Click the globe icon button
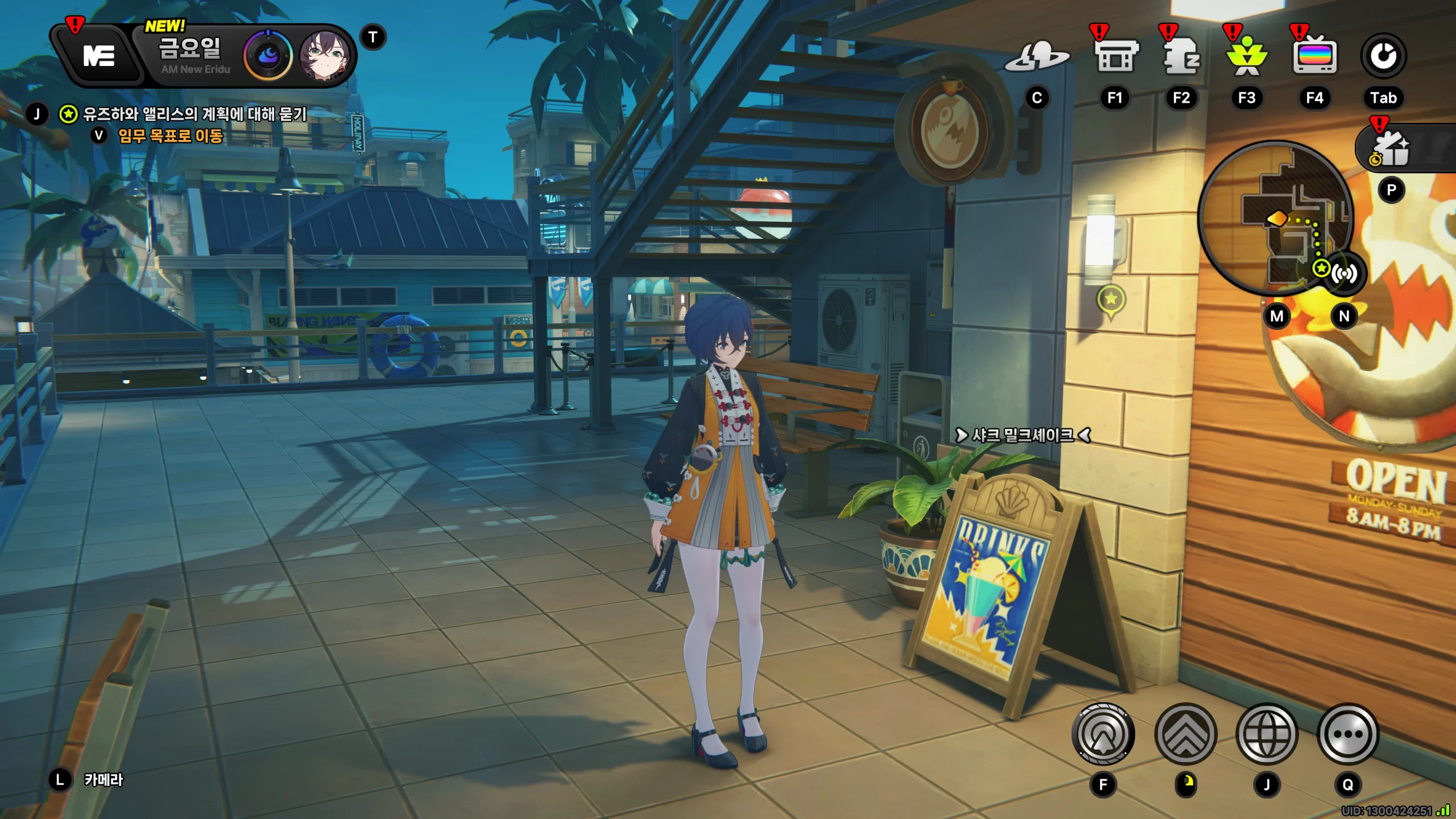 click(x=1267, y=734)
